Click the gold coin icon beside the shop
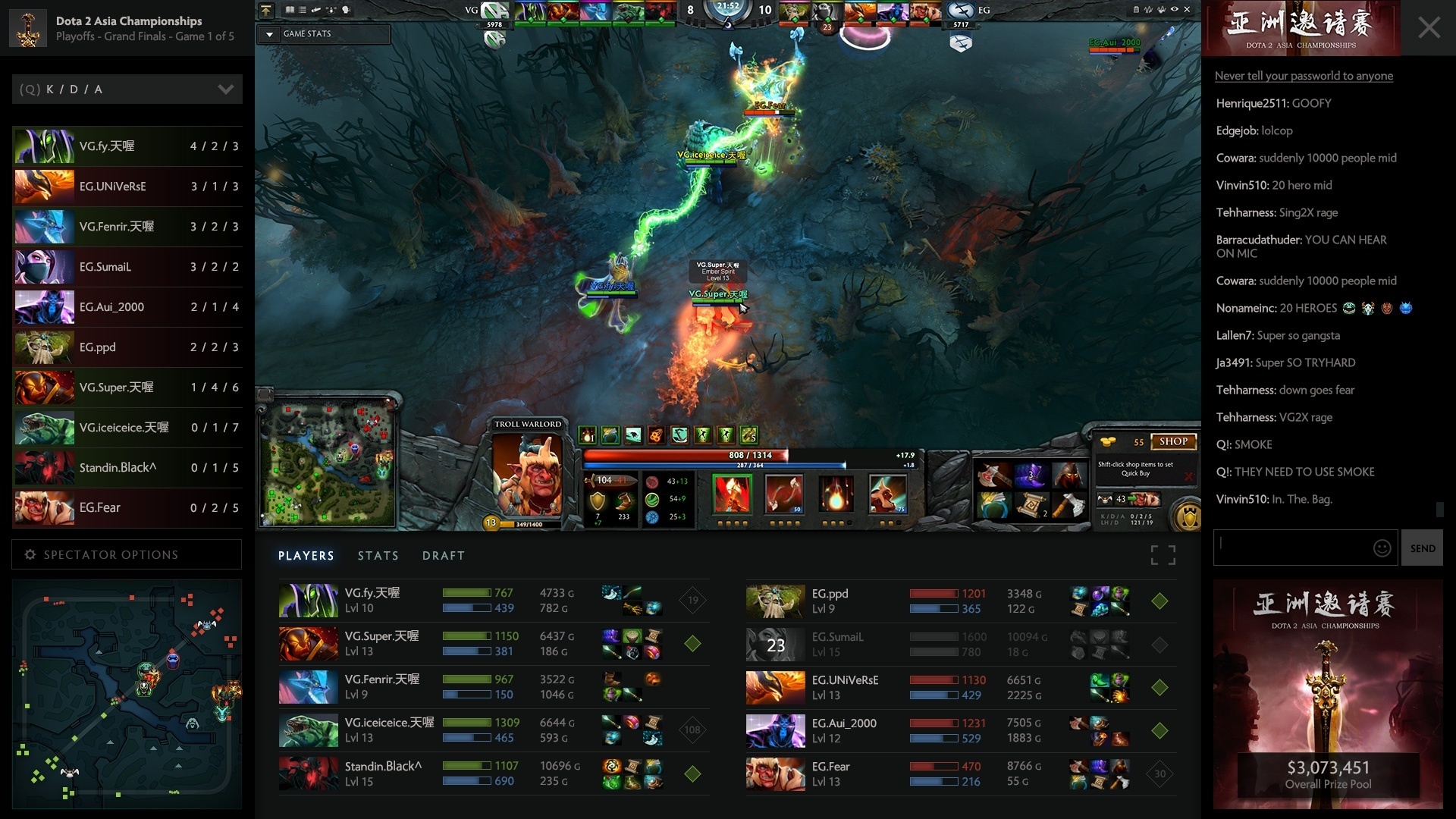 click(1108, 441)
